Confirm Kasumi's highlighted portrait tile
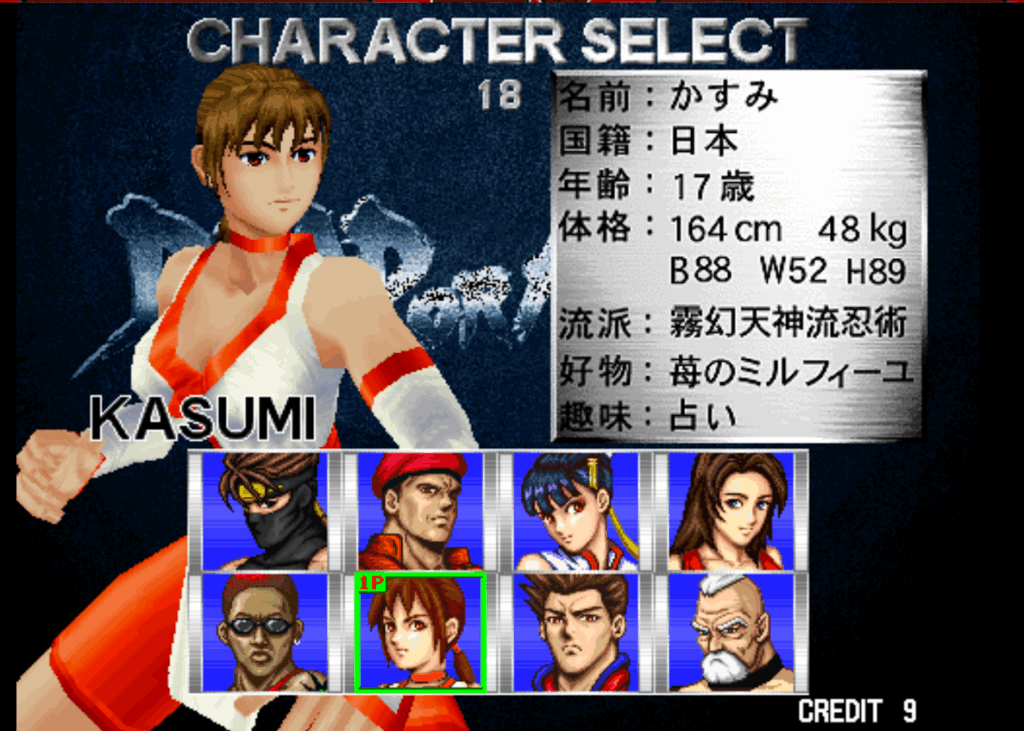This screenshot has width=1024, height=731. (x=420, y=632)
